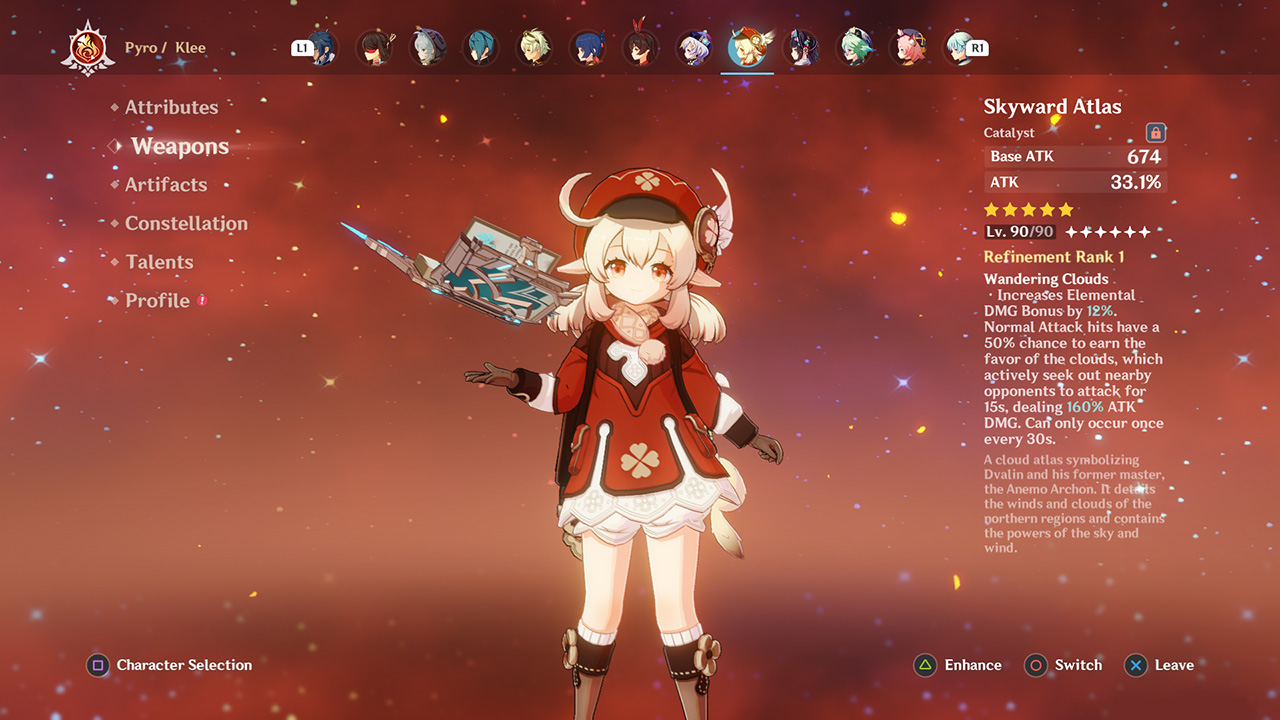Select Attributes in the left sidebar

(x=172, y=107)
